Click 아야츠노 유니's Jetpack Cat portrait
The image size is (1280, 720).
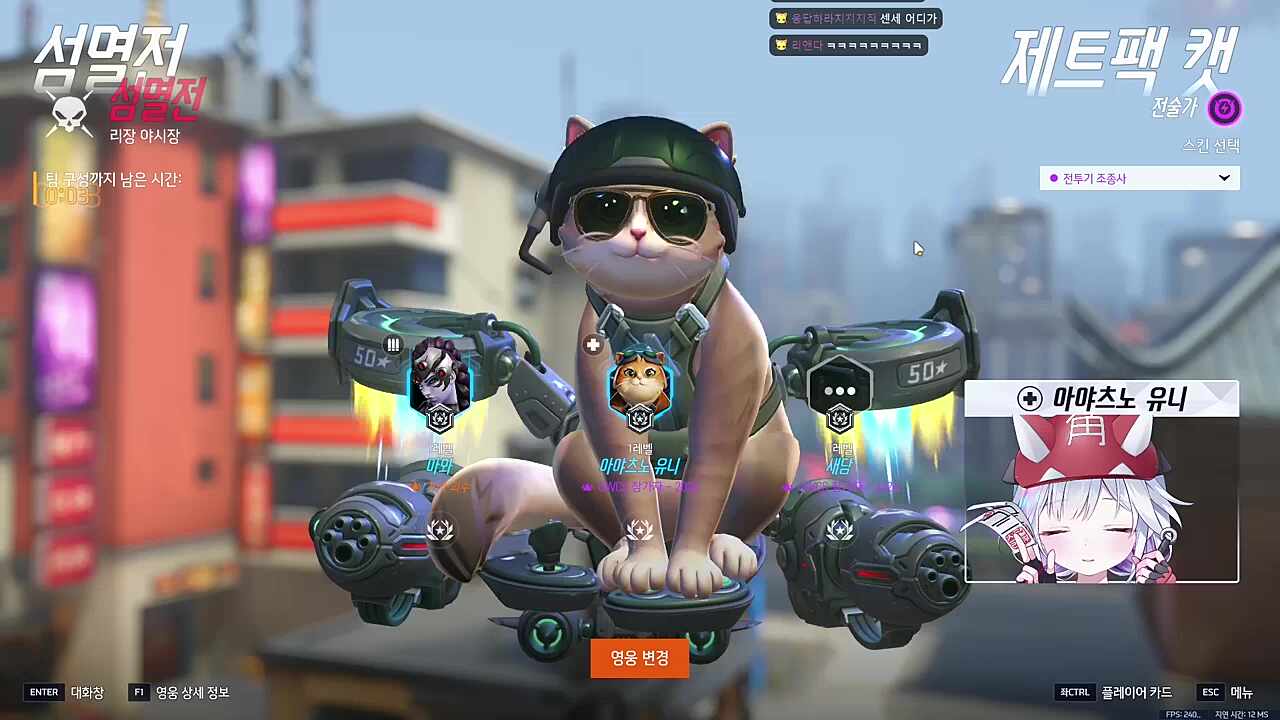coord(639,385)
